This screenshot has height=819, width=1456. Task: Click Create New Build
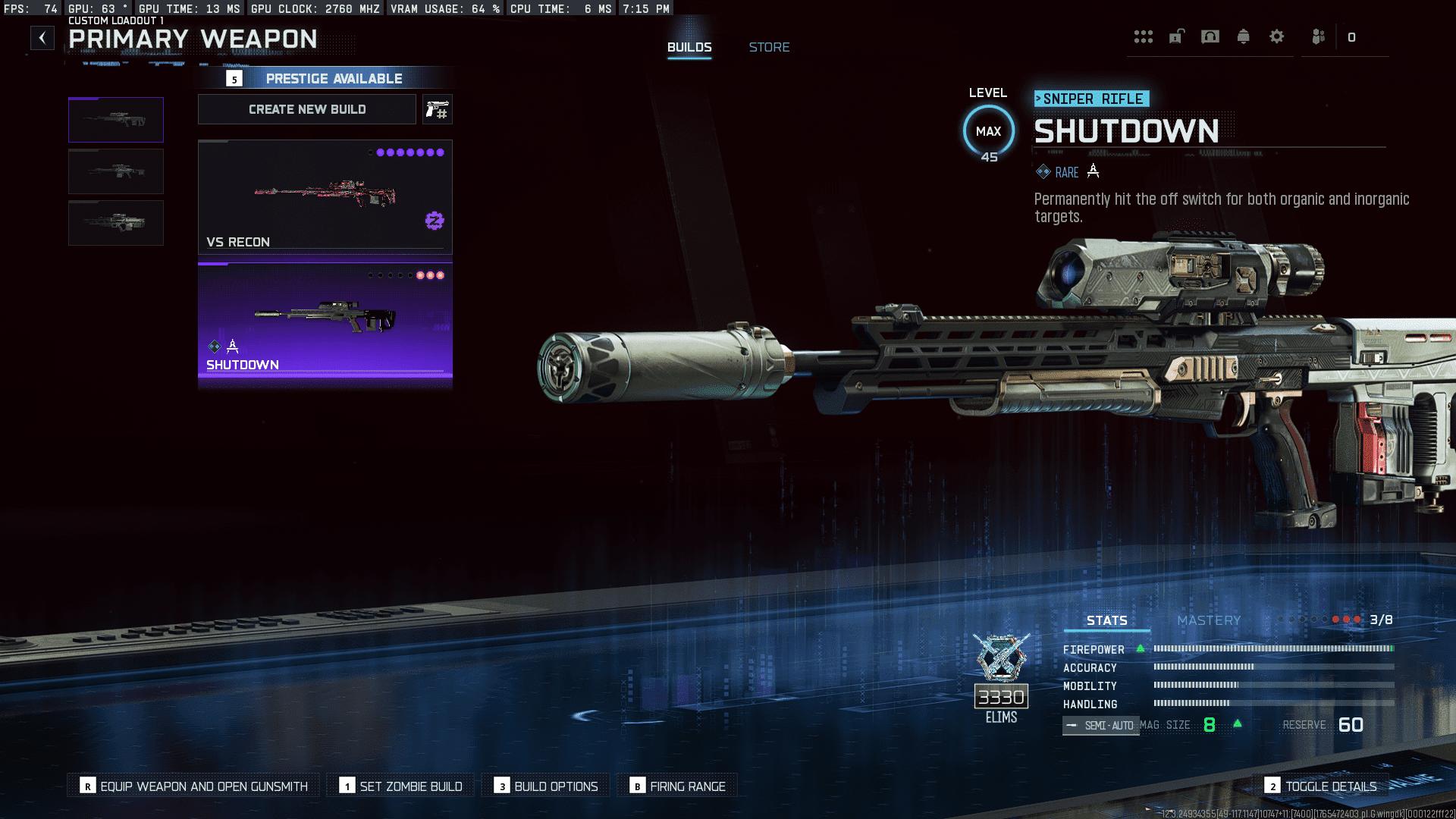307,109
